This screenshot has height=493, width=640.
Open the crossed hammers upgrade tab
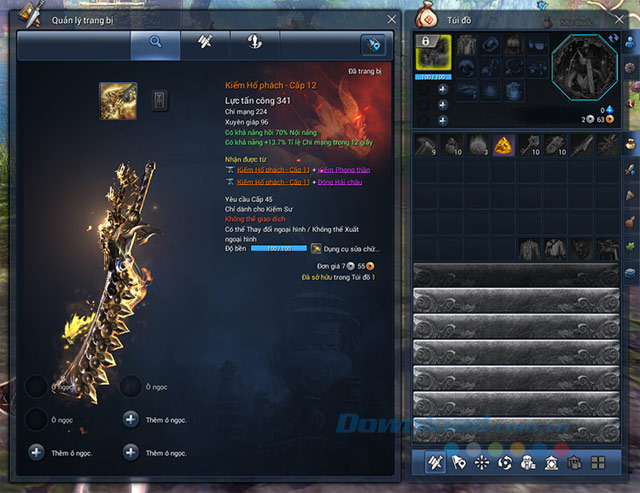coord(205,44)
